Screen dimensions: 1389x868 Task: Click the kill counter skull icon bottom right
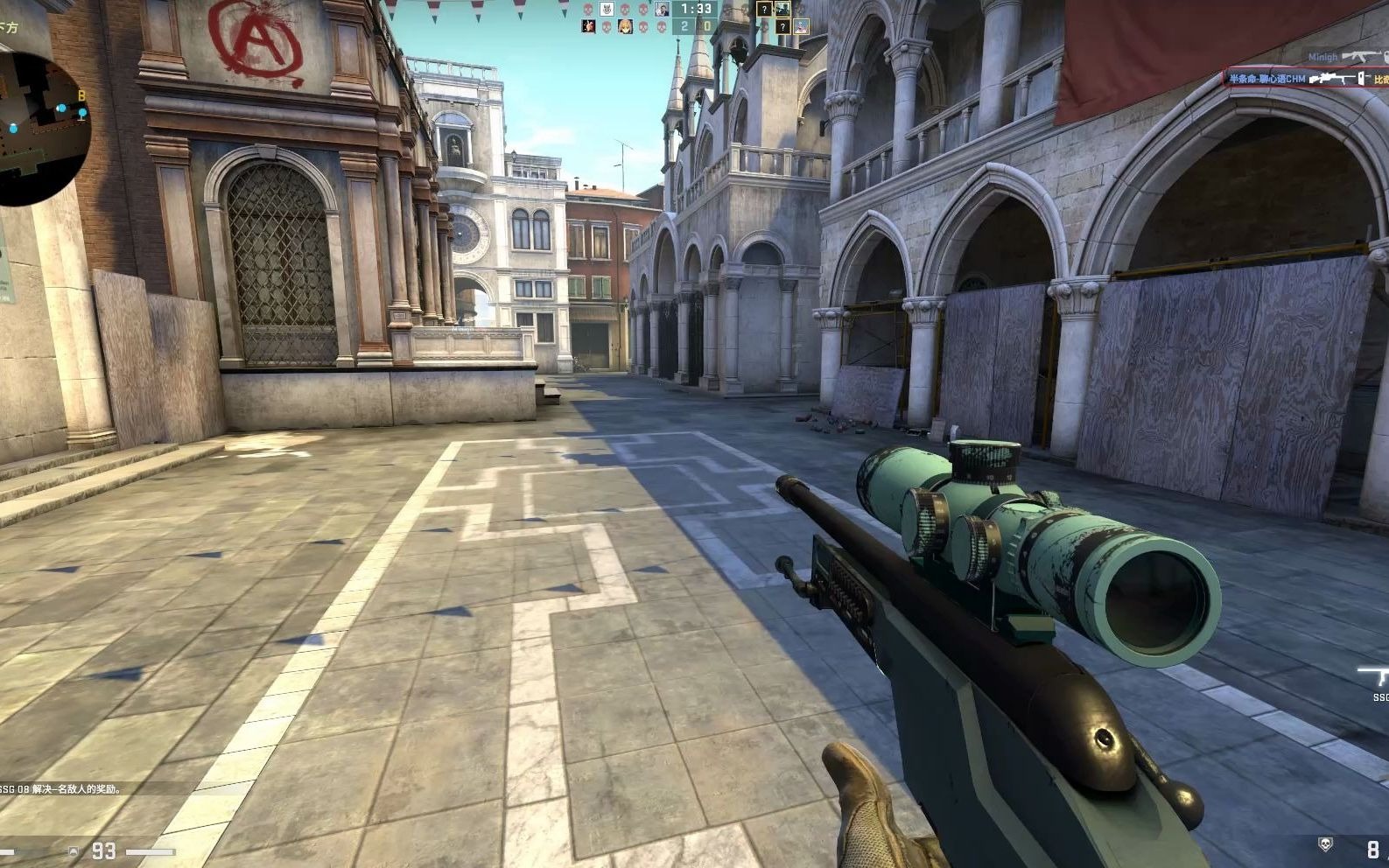pyautogui.click(x=1325, y=843)
